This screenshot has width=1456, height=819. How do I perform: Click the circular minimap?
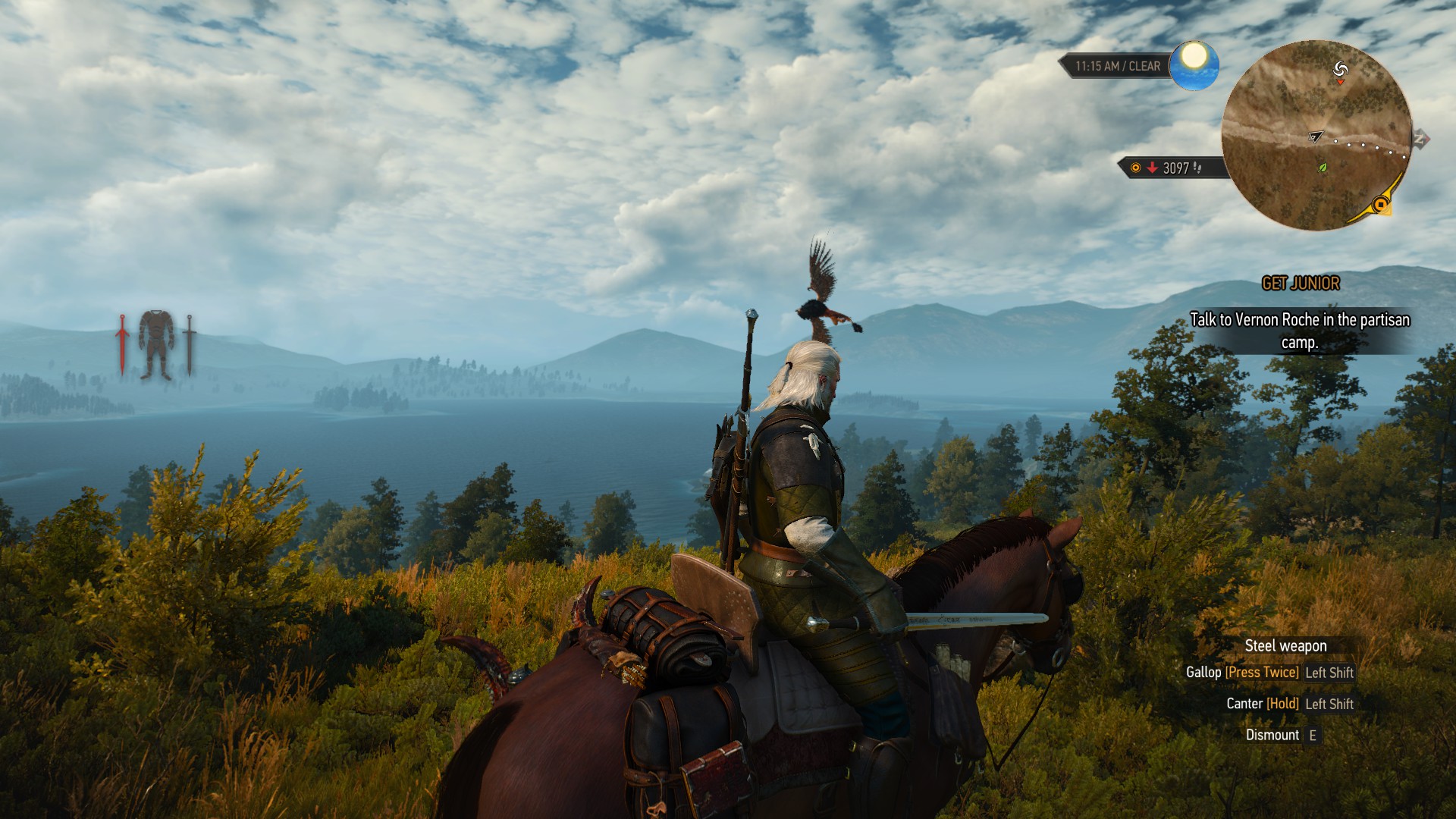1316,135
